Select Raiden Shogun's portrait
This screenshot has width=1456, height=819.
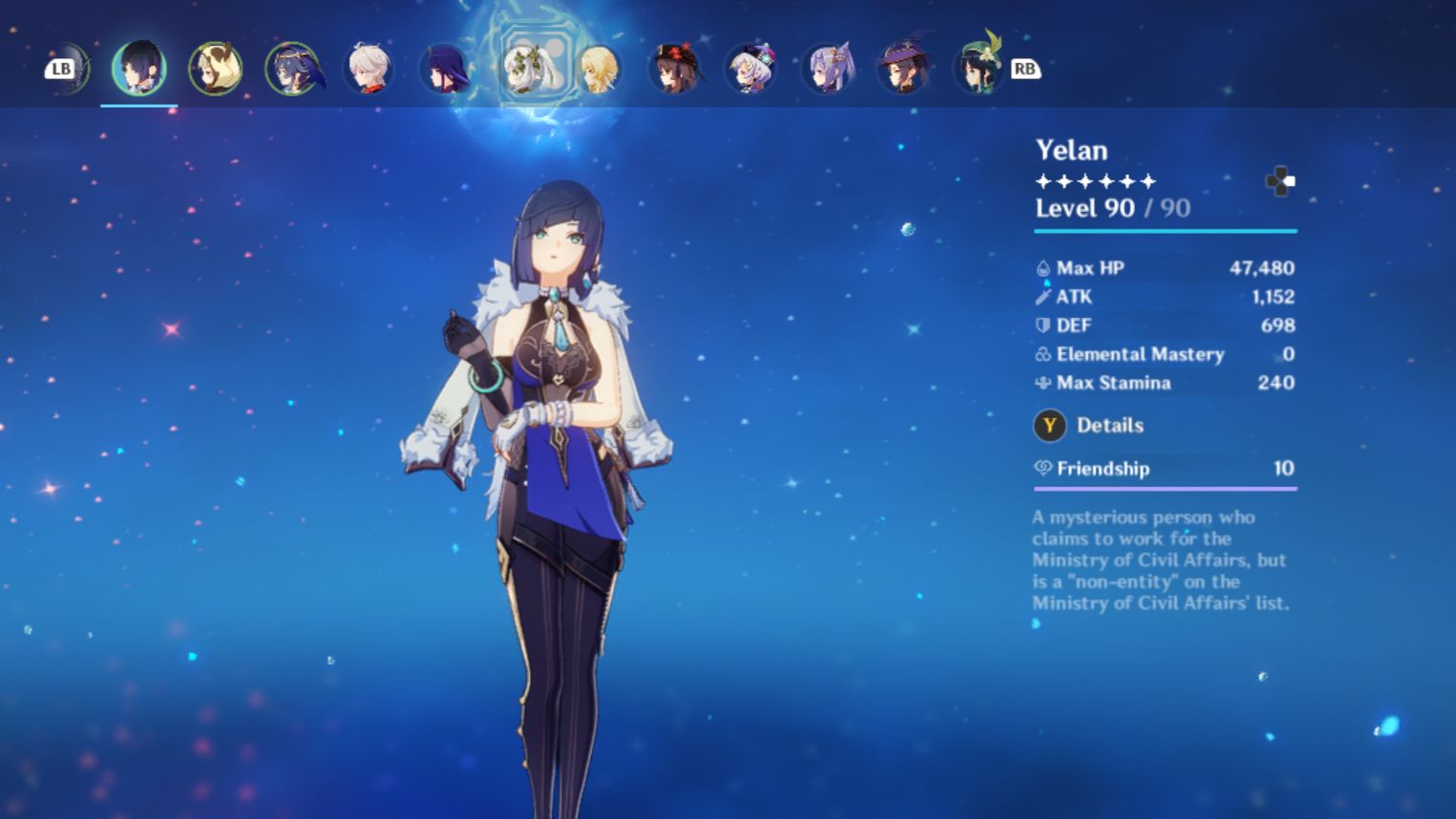pos(445,67)
